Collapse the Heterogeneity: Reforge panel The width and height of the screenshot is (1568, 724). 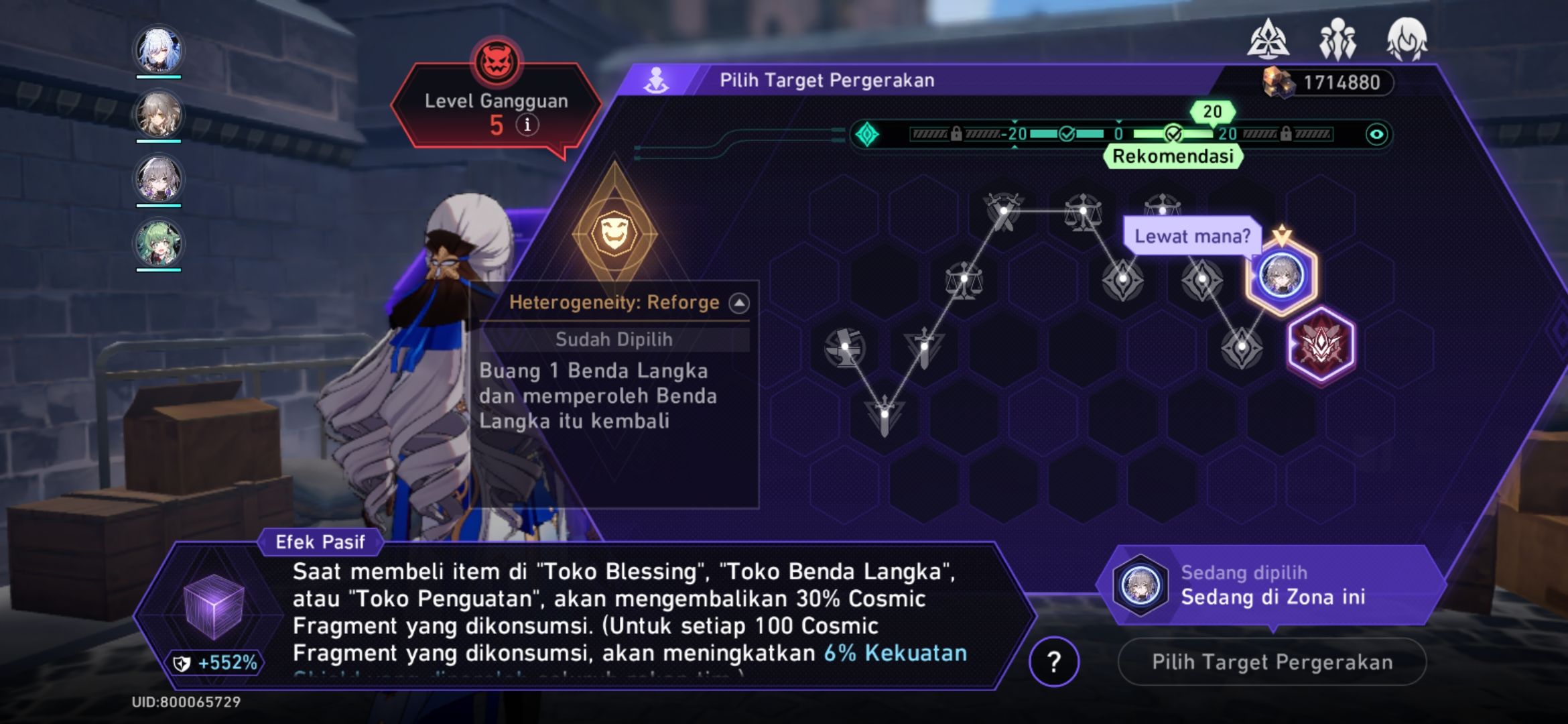(x=738, y=302)
